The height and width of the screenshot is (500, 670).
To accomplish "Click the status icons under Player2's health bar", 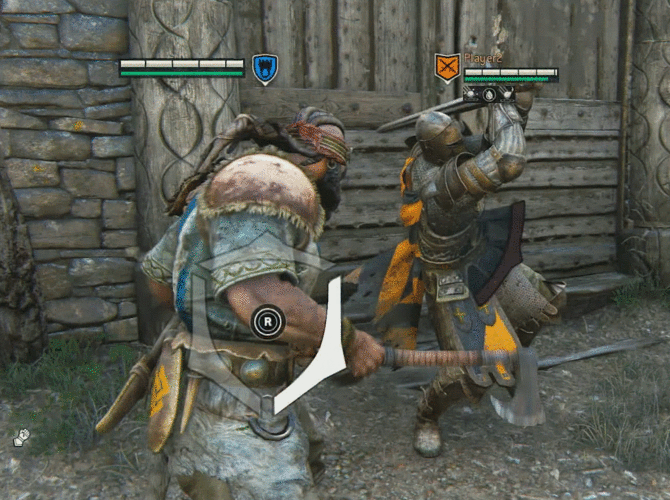I will tap(490, 93).
